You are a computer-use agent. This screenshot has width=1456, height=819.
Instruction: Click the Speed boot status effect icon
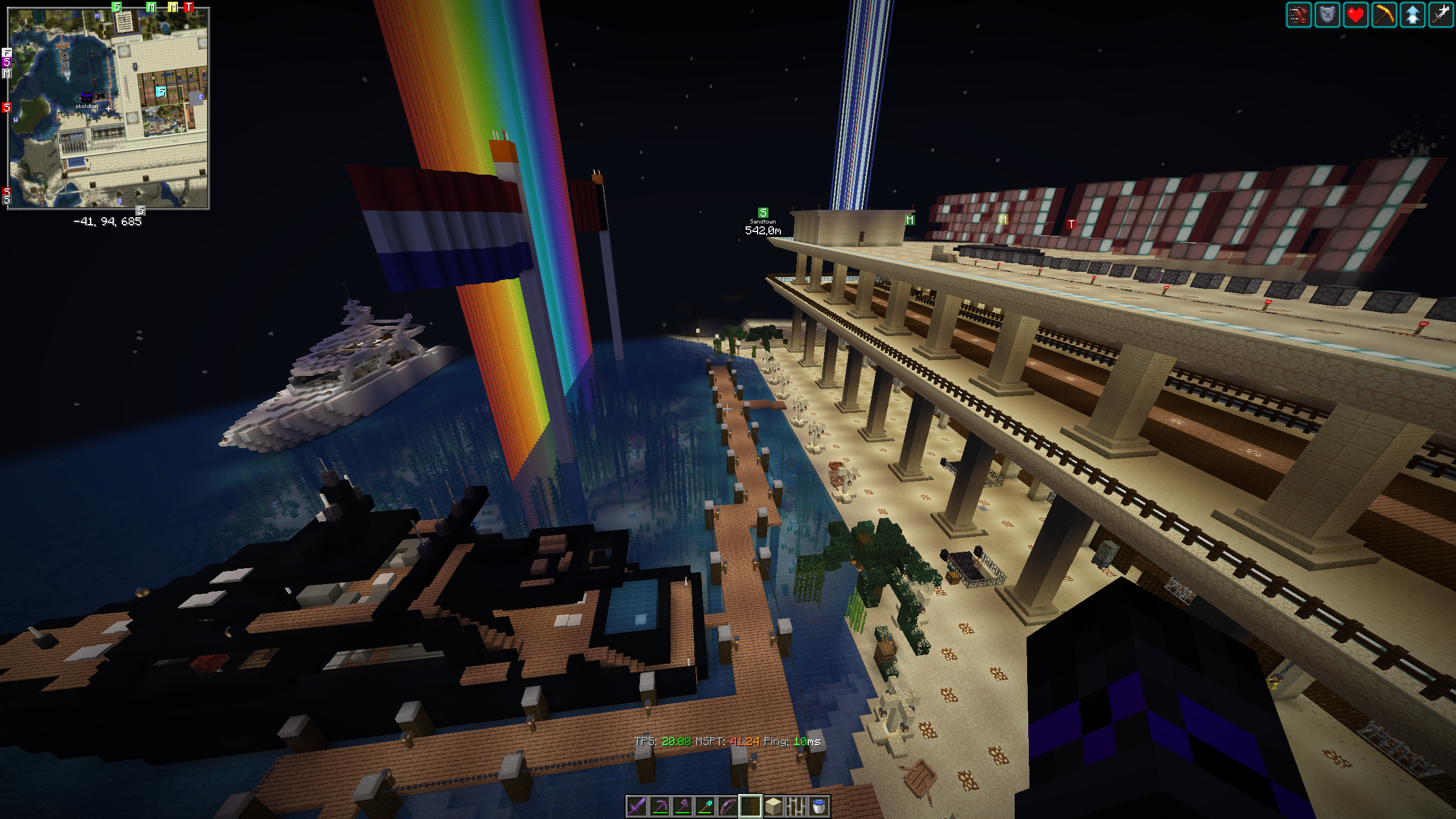click(1299, 15)
